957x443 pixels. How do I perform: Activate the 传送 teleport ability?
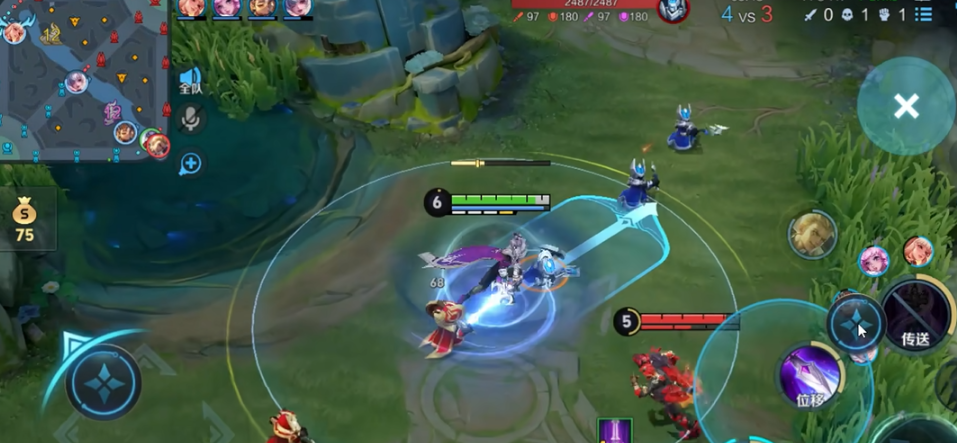(915, 314)
